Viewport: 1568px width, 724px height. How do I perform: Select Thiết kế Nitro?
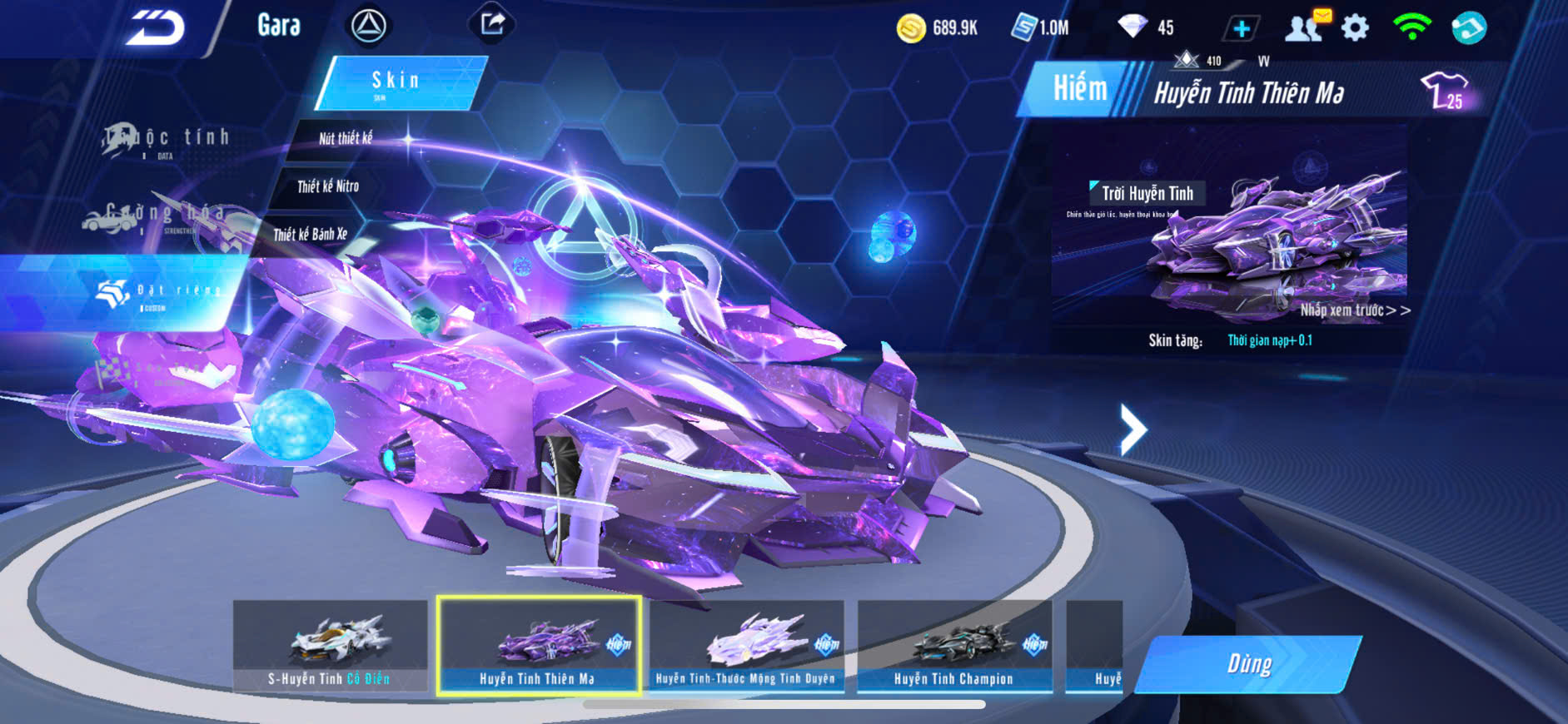click(328, 186)
